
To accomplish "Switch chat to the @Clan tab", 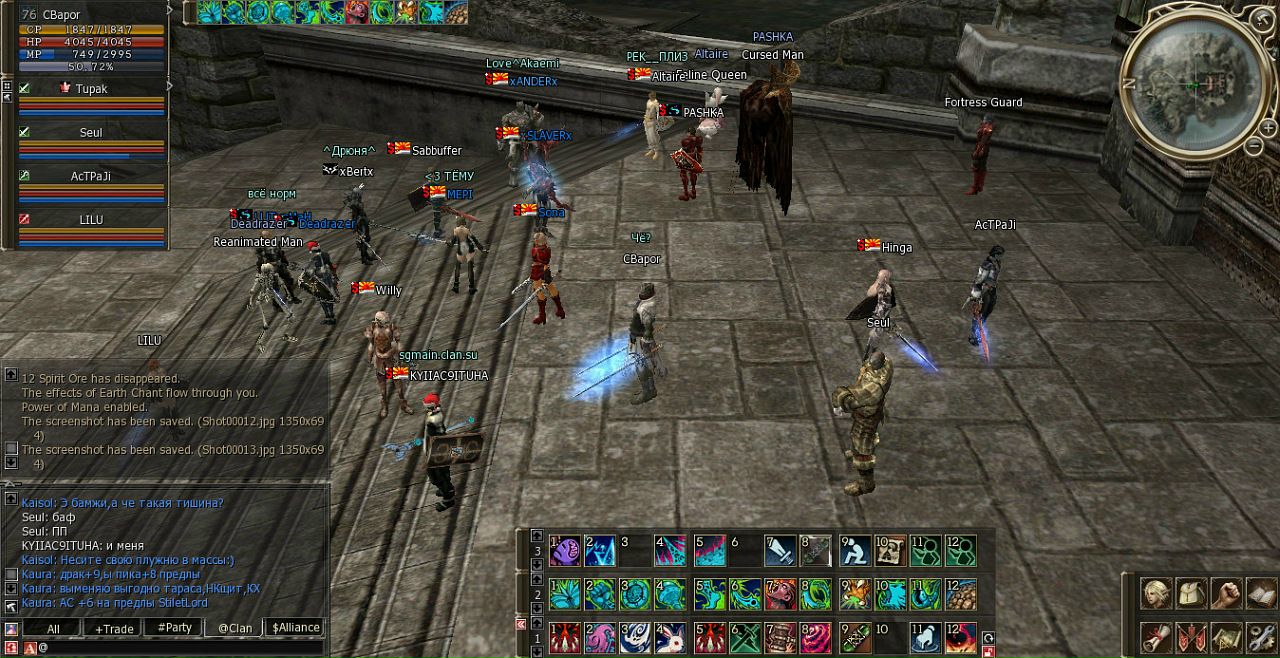I will coord(235,628).
